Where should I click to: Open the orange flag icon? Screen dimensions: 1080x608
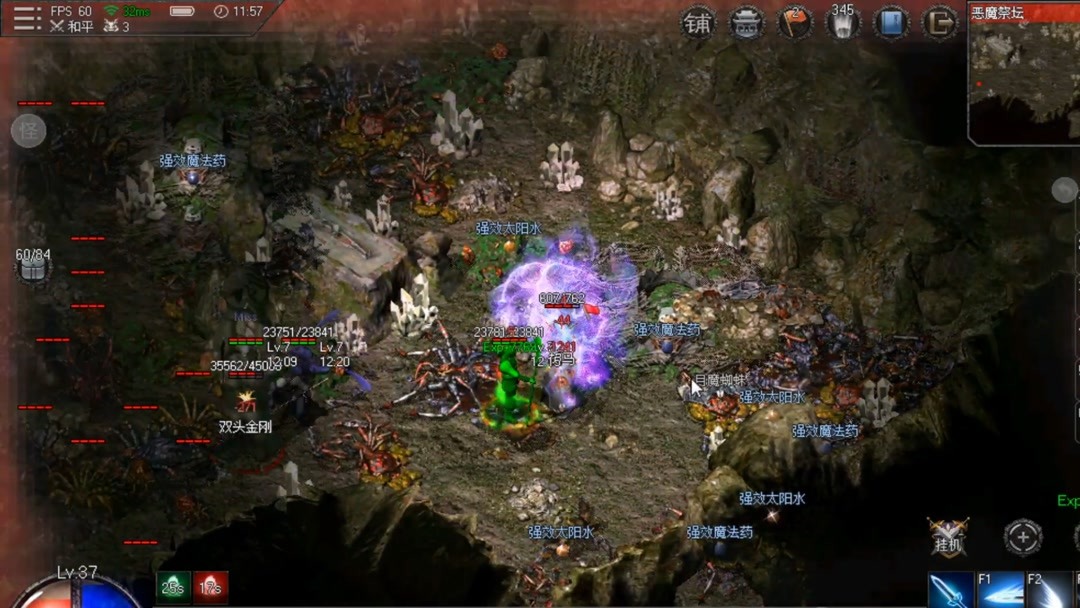coord(795,23)
